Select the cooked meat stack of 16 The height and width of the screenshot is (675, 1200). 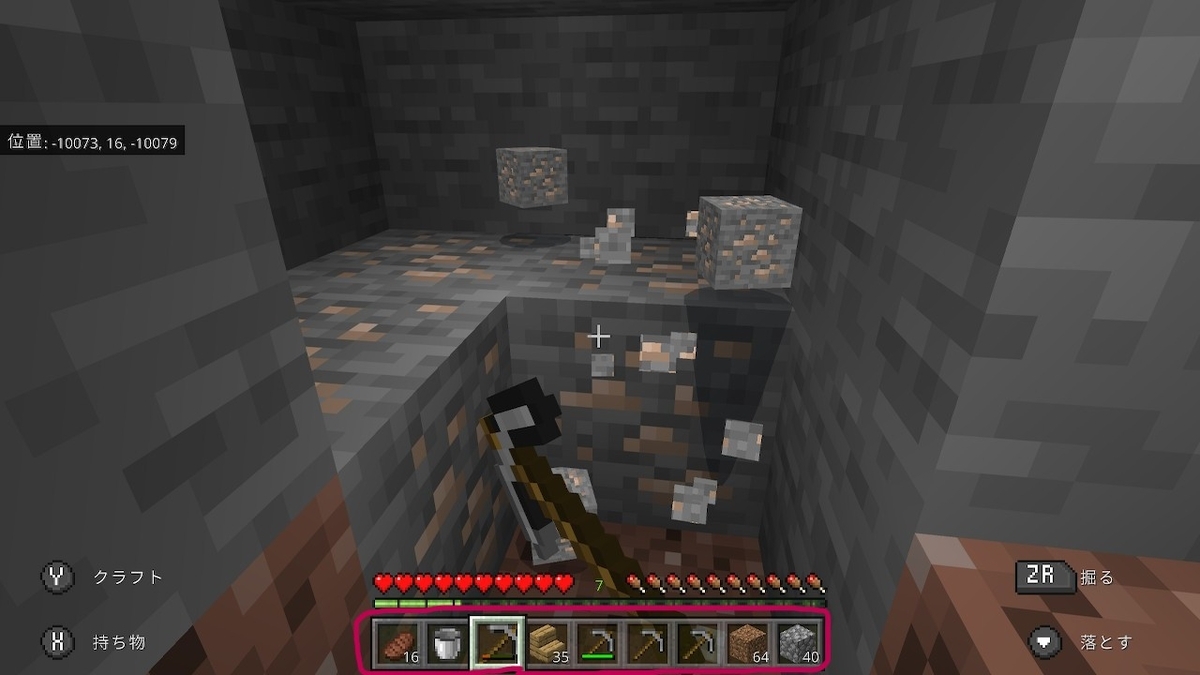pyautogui.click(x=397, y=642)
